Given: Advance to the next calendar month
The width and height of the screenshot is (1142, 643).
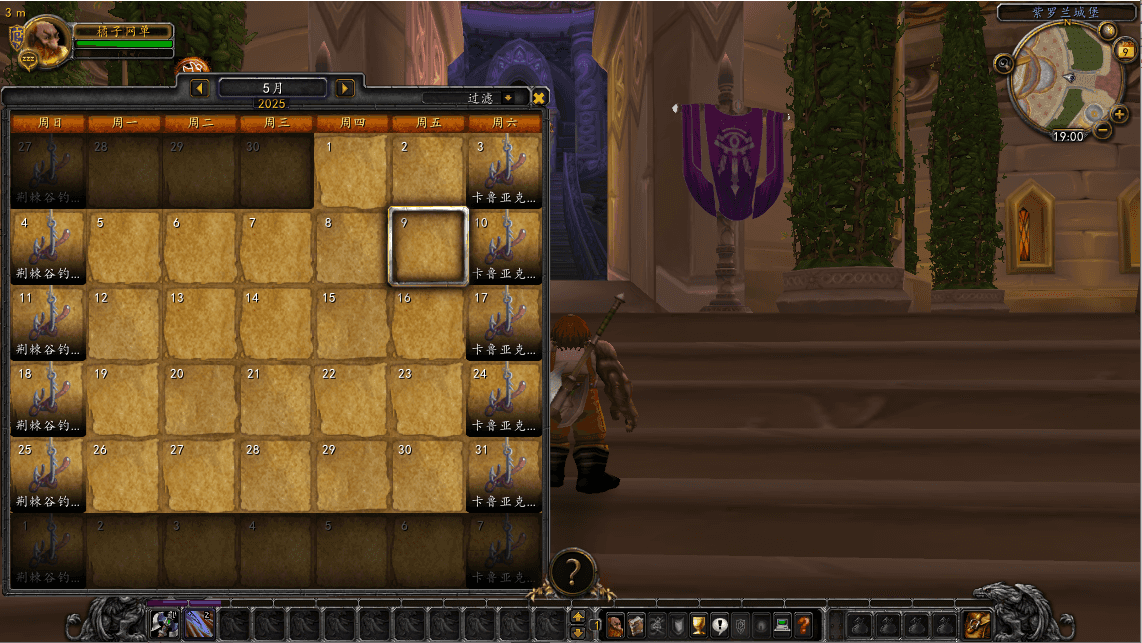Looking at the screenshot, I should coord(345,88).
